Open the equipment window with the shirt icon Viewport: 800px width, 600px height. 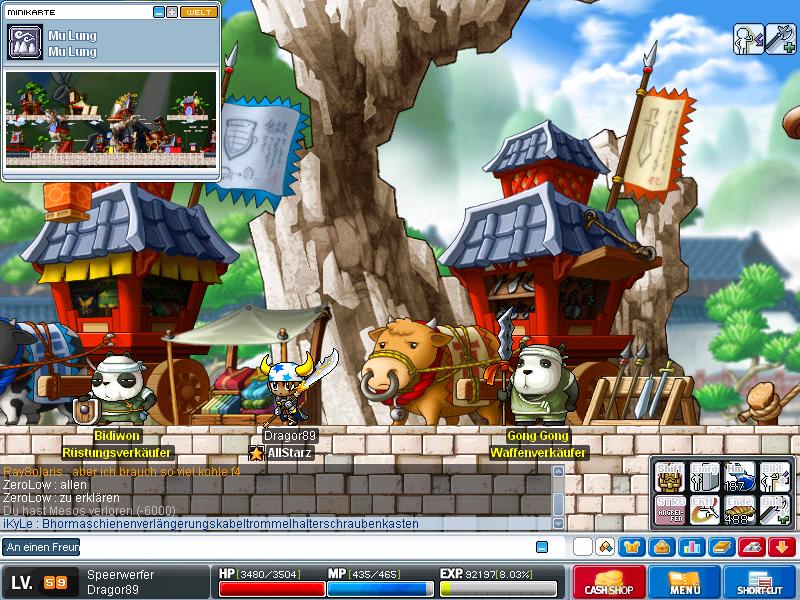coord(632,547)
